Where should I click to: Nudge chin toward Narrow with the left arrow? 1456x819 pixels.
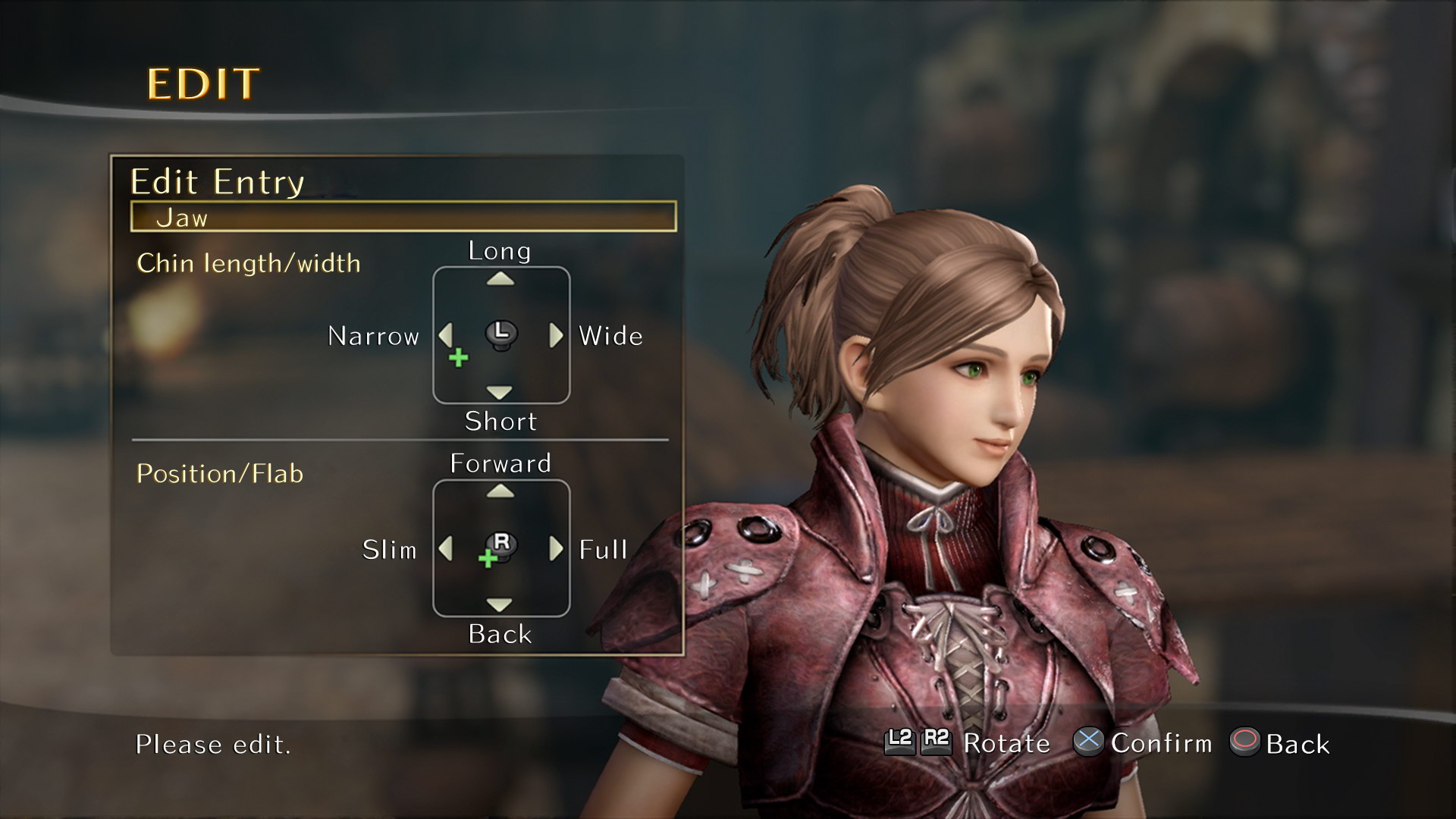[445, 334]
